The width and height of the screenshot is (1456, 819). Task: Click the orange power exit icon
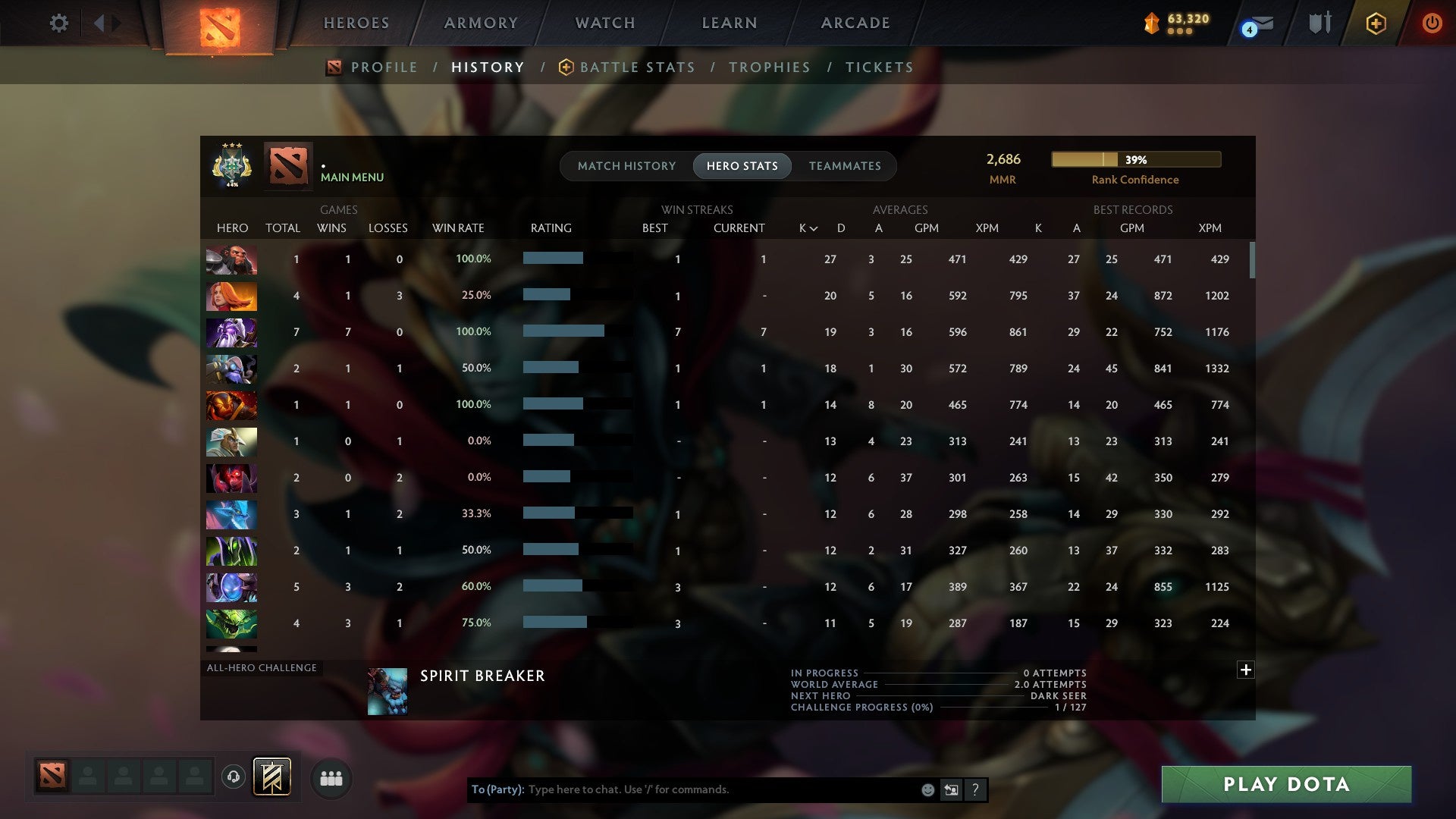[x=1432, y=23]
